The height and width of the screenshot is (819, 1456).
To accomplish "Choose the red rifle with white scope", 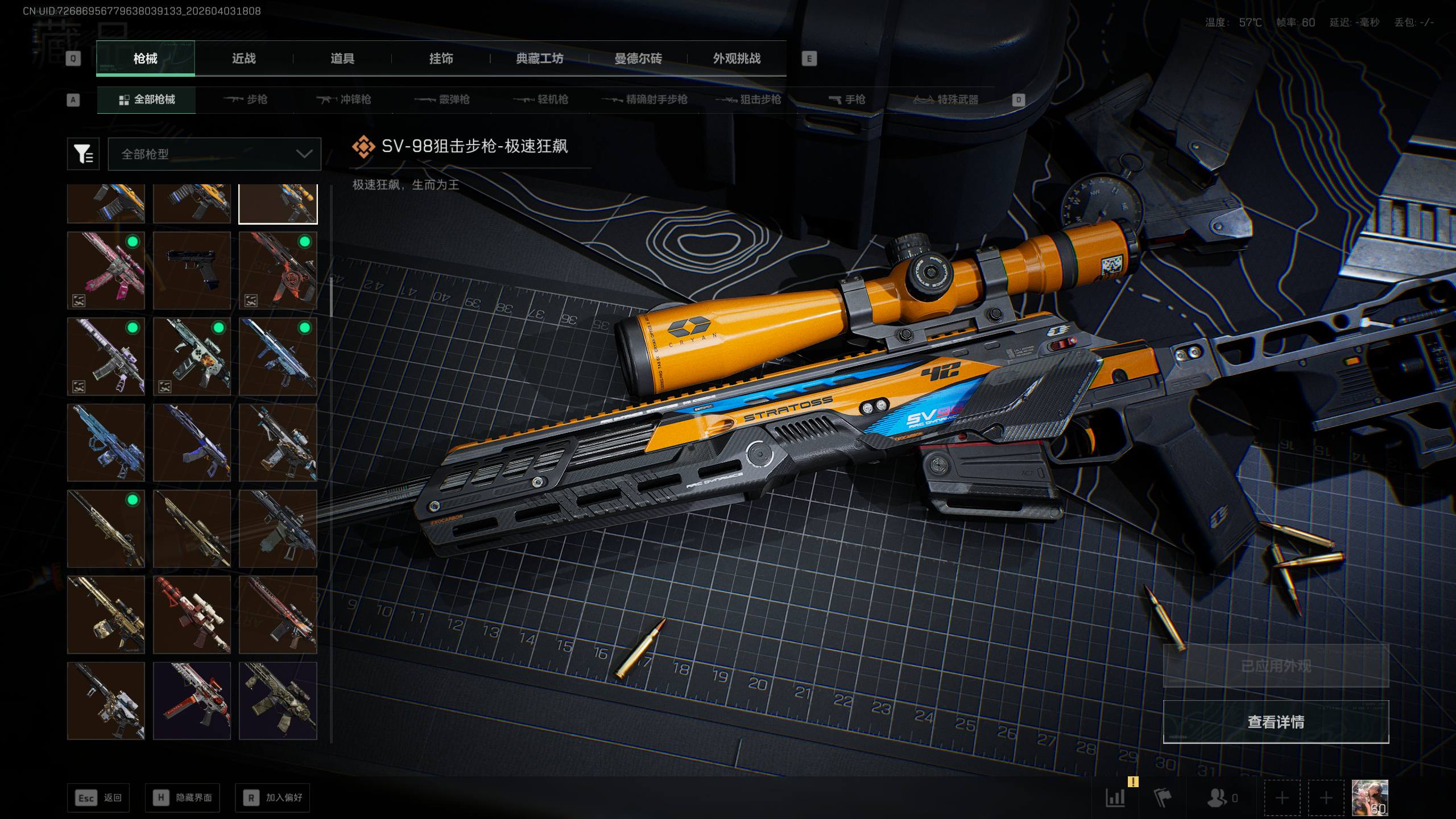I will pos(192,615).
